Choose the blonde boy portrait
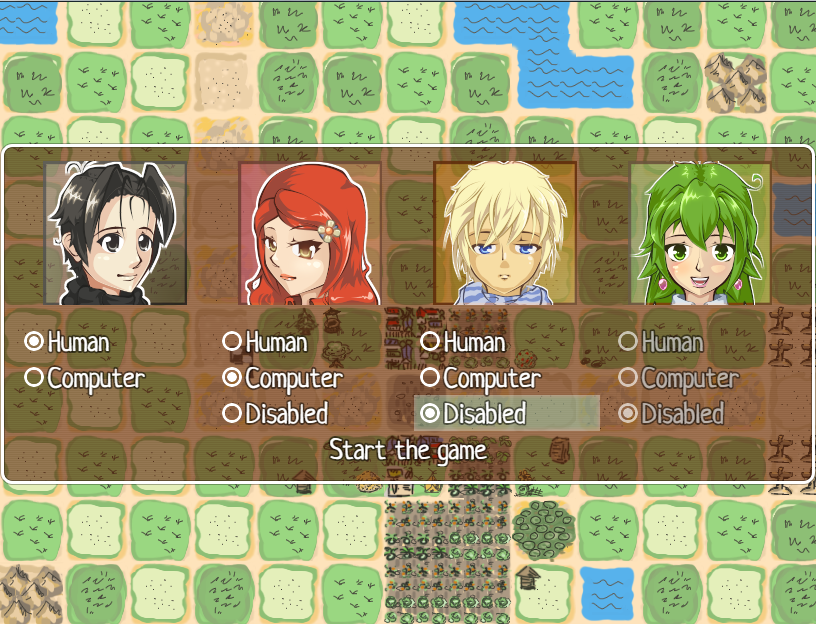 [x=505, y=234]
